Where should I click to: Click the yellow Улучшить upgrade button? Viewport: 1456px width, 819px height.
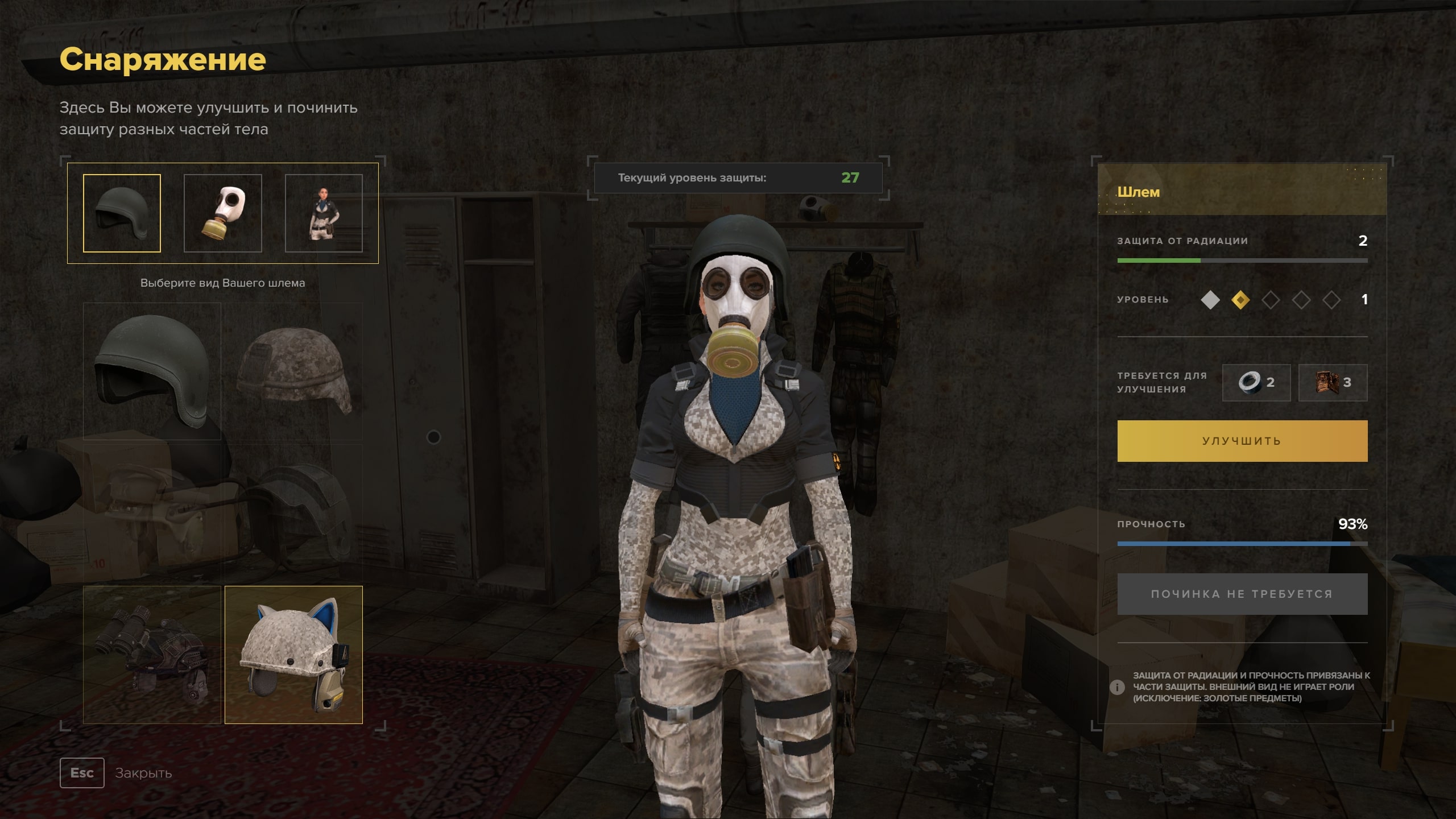[1242, 441]
